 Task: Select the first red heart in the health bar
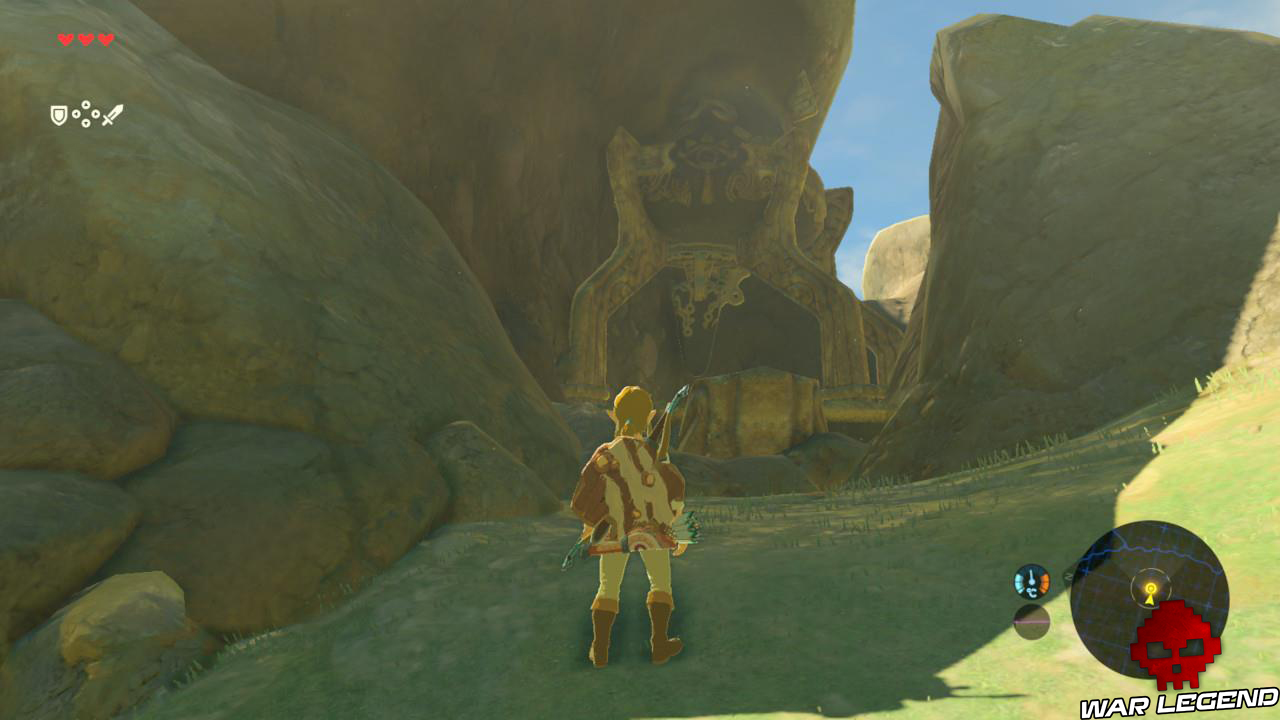pos(65,38)
